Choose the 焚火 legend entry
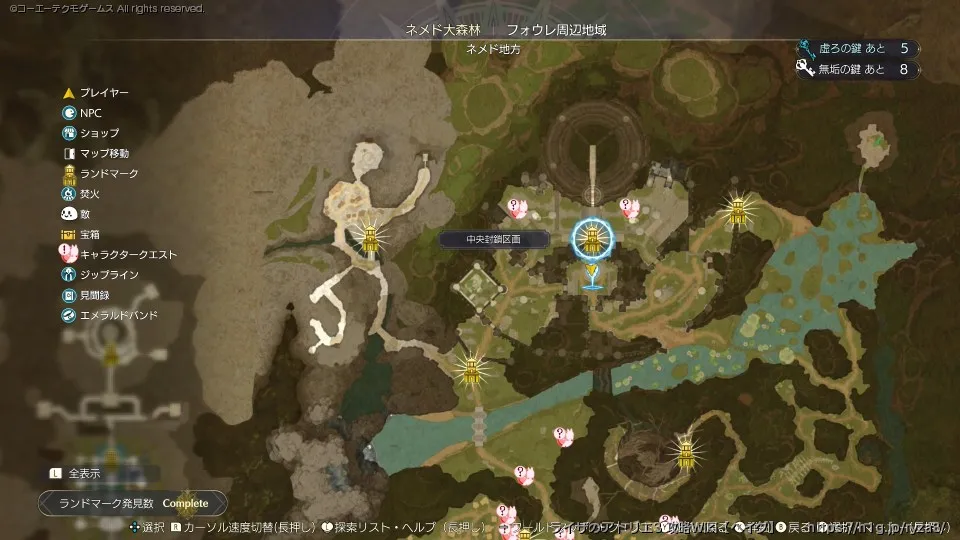The height and width of the screenshot is (540, 960). [x=90, y=194]
